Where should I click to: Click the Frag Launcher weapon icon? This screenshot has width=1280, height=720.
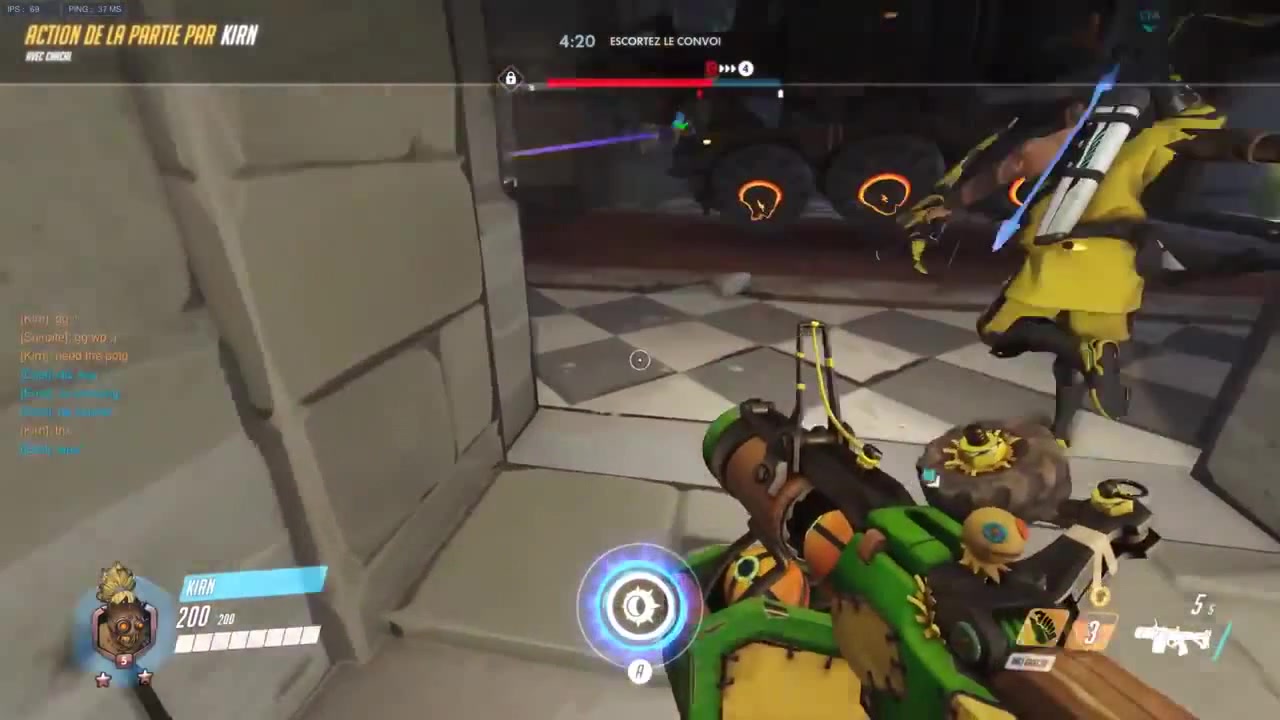click(x=1172, y=638)
